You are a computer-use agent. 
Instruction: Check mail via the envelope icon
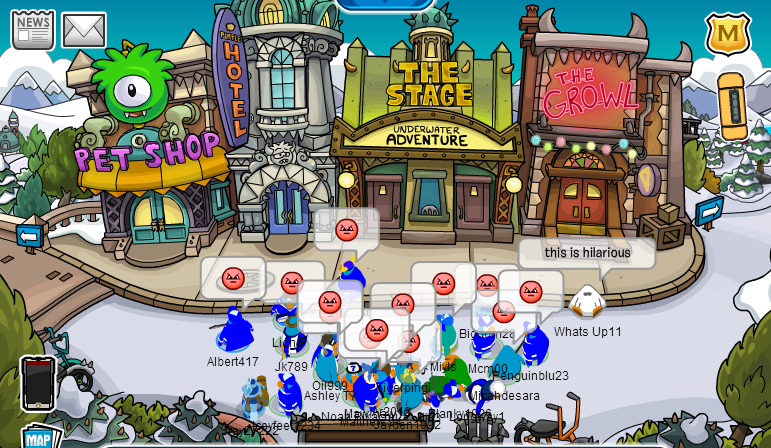tap(84, 30)
